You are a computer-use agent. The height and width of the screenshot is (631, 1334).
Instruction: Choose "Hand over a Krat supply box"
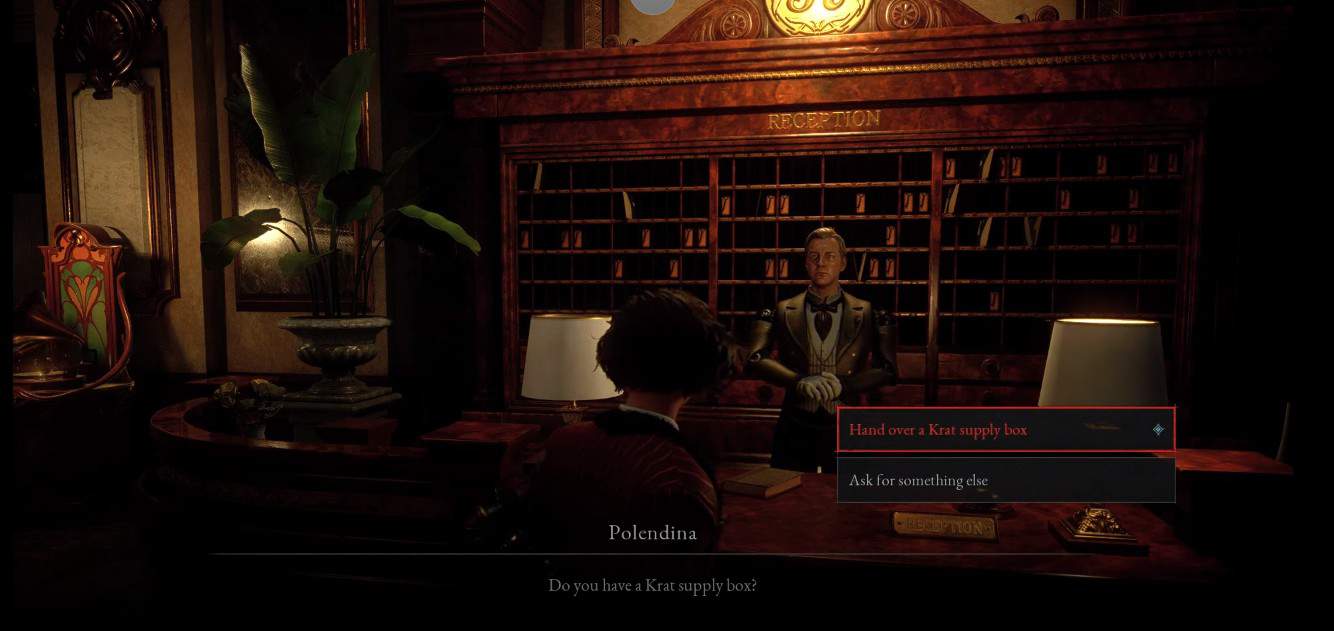pyautogui.click(x=1005, y=430)
